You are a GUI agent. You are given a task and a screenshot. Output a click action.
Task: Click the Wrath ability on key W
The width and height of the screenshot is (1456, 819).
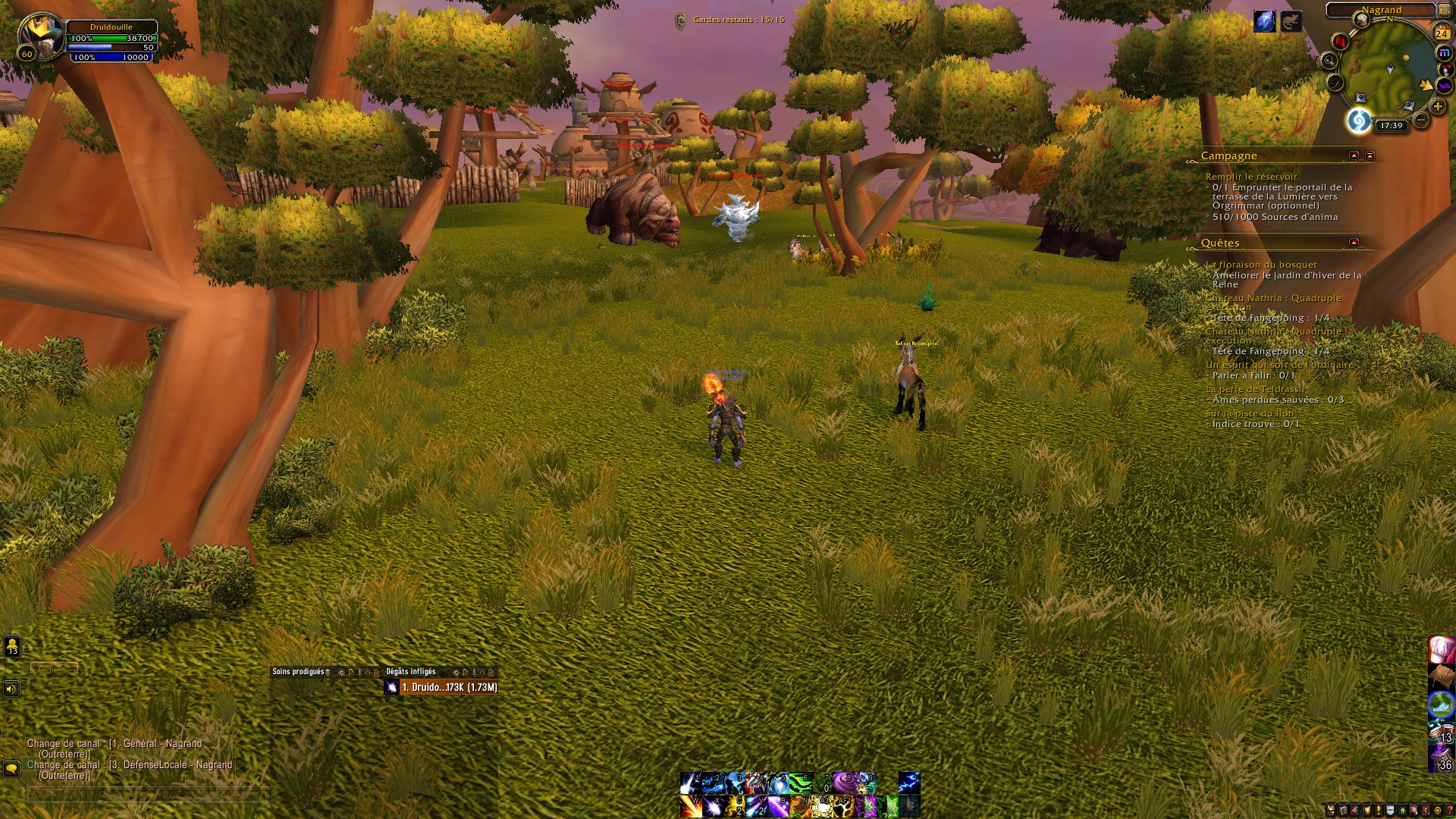(x=692, y=807)
